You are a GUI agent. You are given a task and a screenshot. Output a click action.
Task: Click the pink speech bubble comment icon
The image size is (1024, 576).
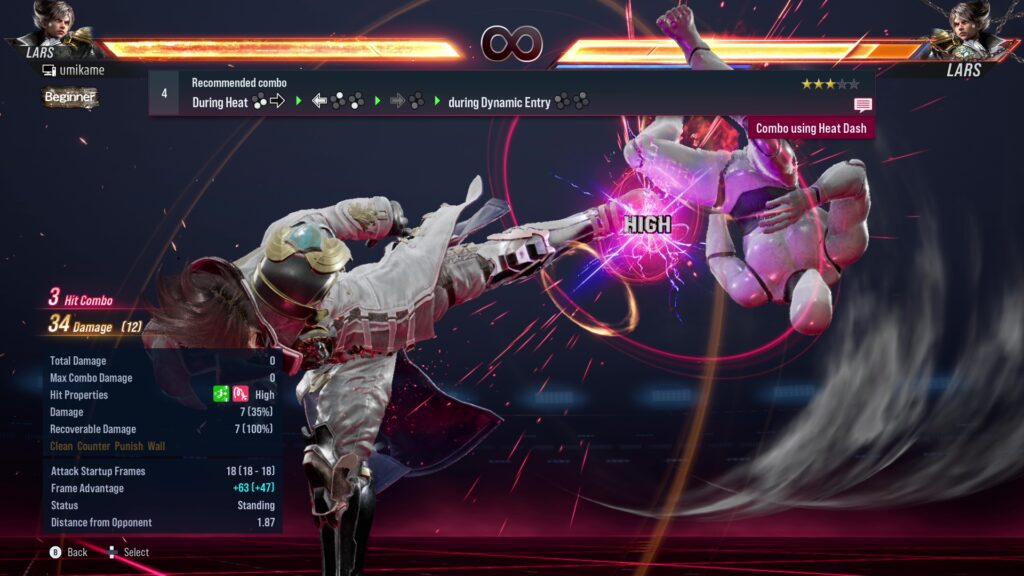point(862,105)
